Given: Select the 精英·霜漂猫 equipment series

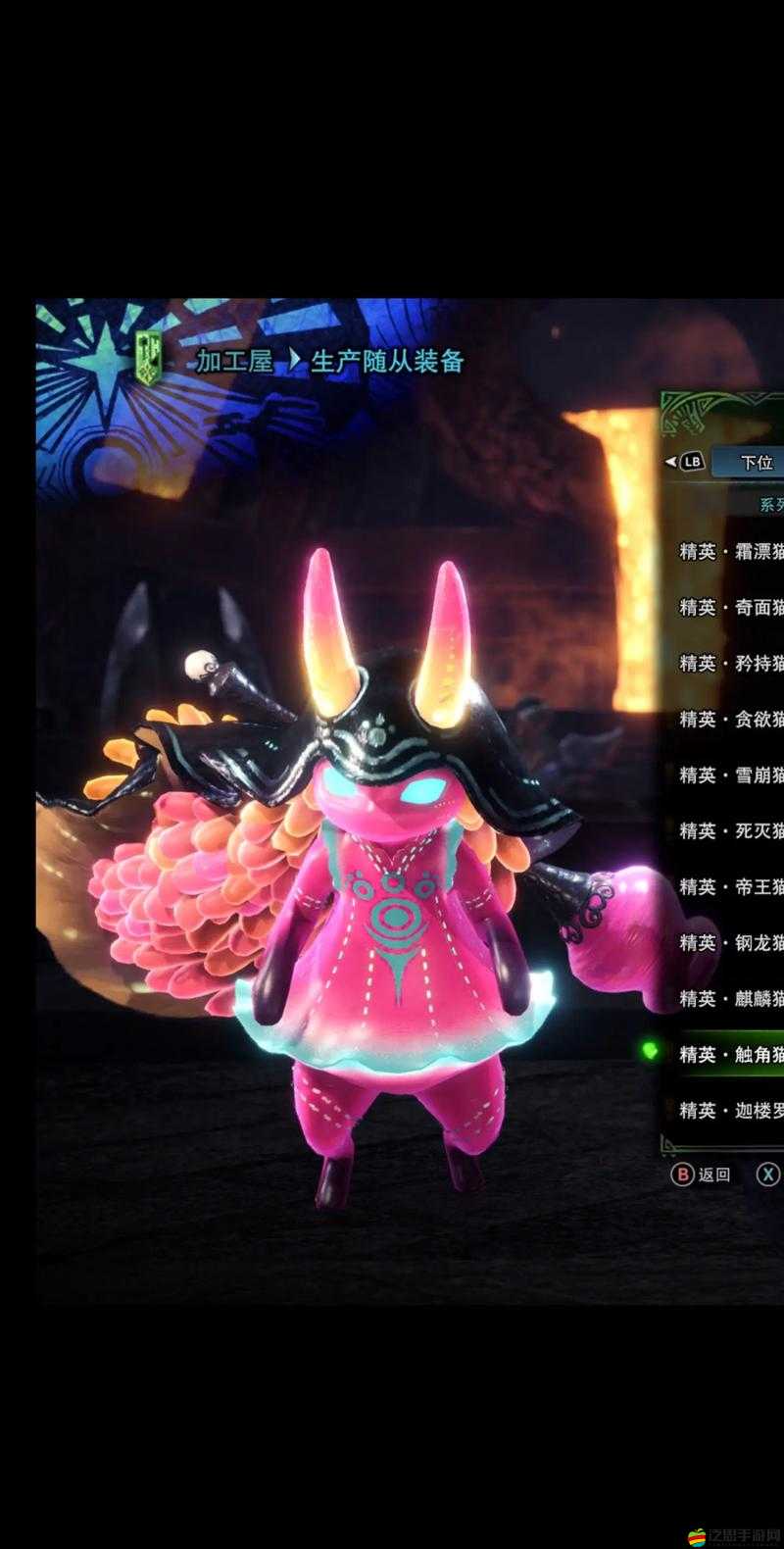Looking at the screenshot, I should tap(731, 551).
